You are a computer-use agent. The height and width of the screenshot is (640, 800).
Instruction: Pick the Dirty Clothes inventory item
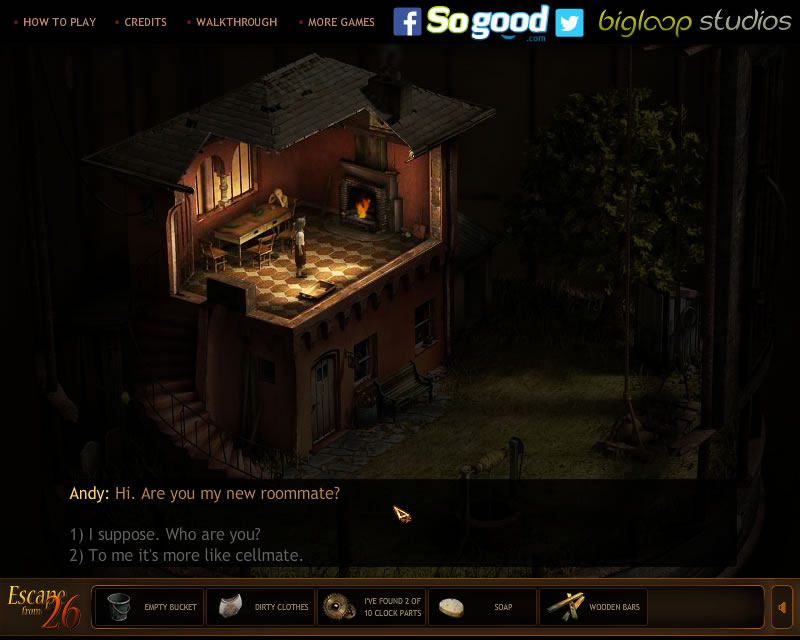[260, 607]
